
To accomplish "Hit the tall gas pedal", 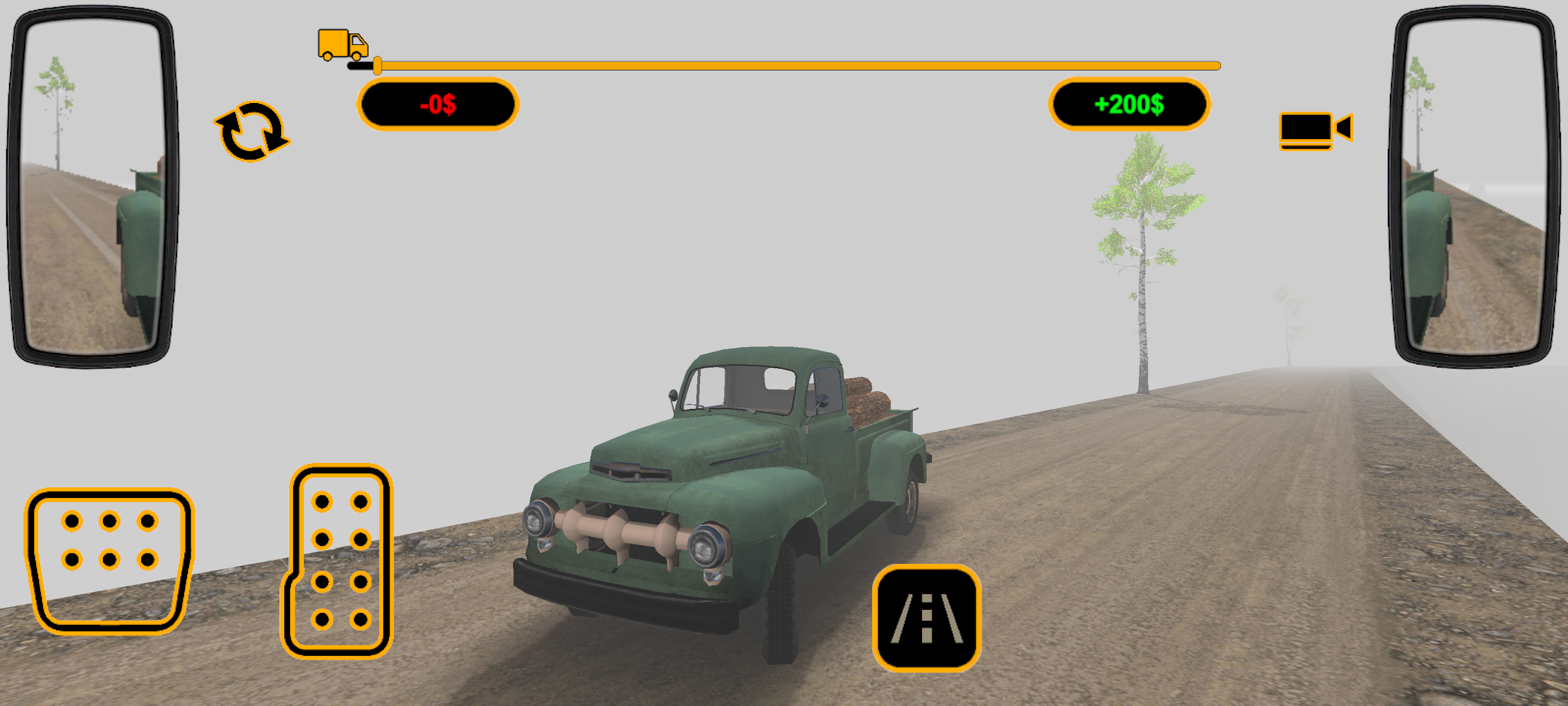I will [x=339, y=562].
